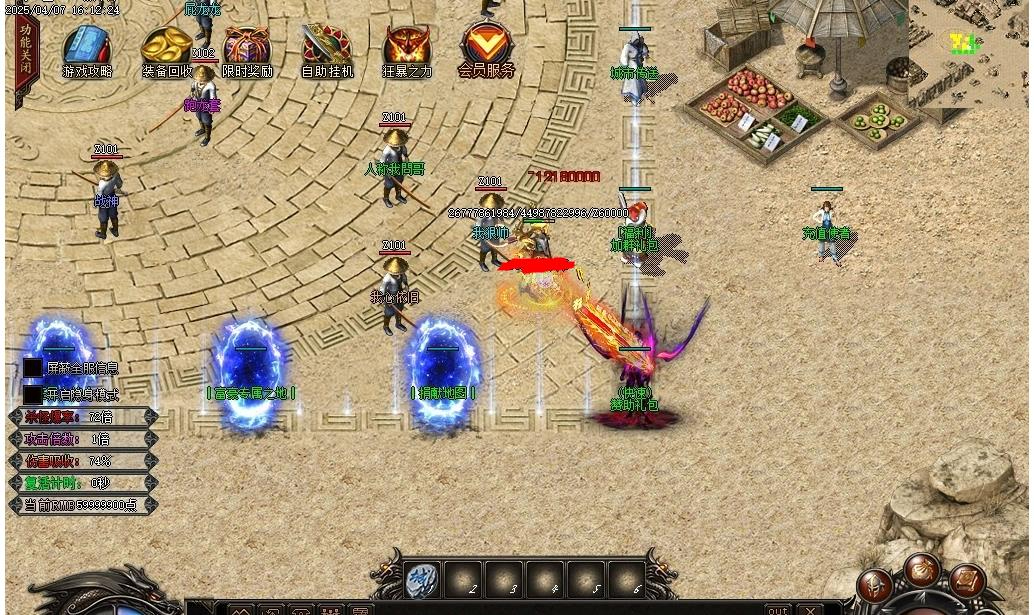The width and height of the screenshot is (1034, 615).
Task: Open 装备回收 equipment recycling
Action: pyautogui.click(x=166, y=49)
